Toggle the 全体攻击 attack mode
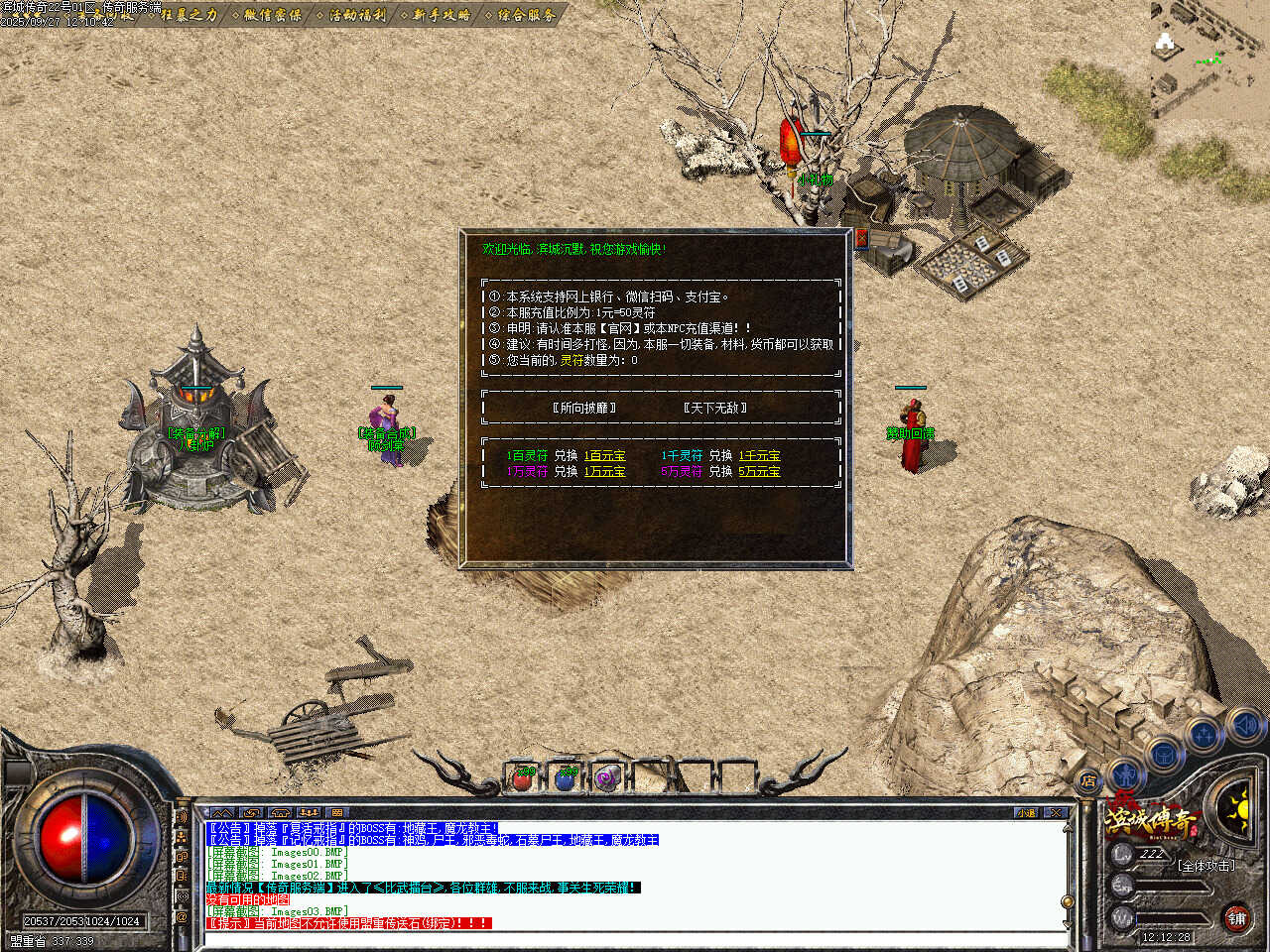1270x952 pixels. (1206, 865)
